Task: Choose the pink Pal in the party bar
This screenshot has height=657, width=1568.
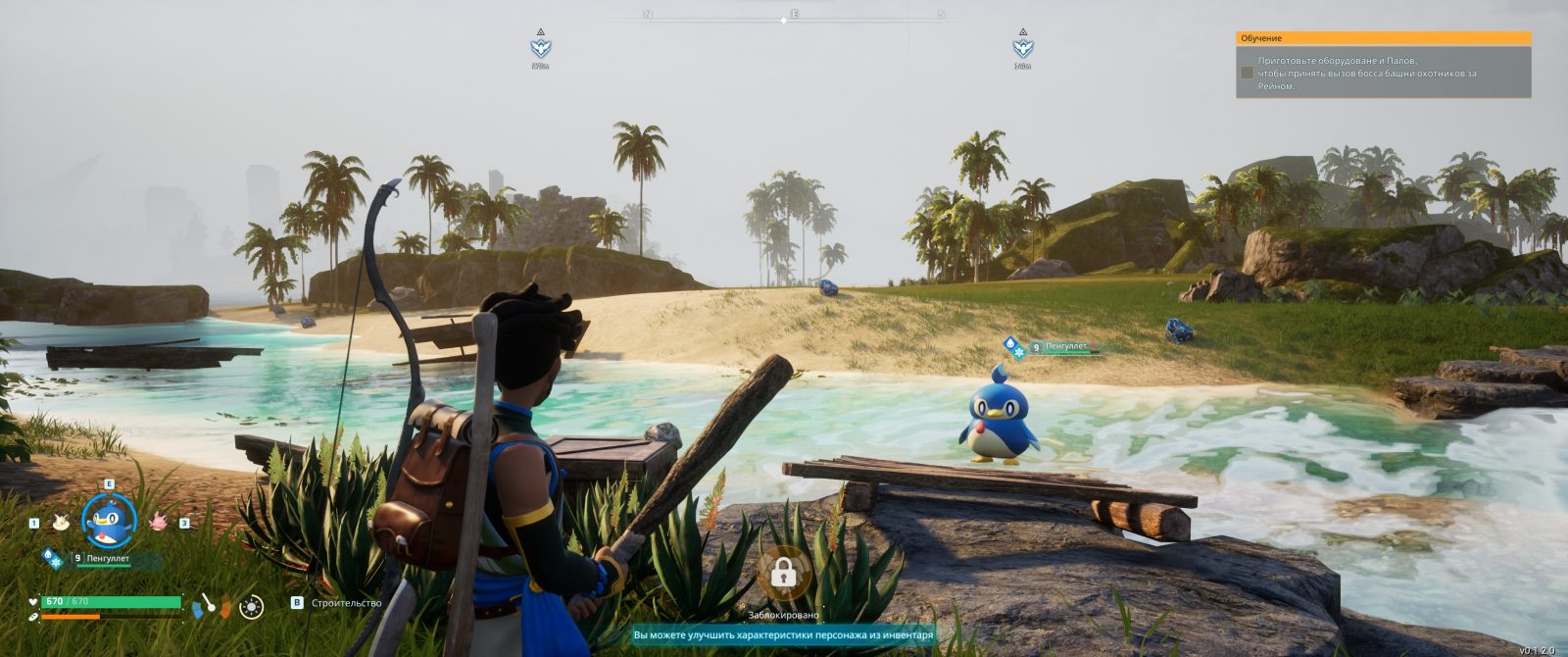Action: click(x=158, y=522)
